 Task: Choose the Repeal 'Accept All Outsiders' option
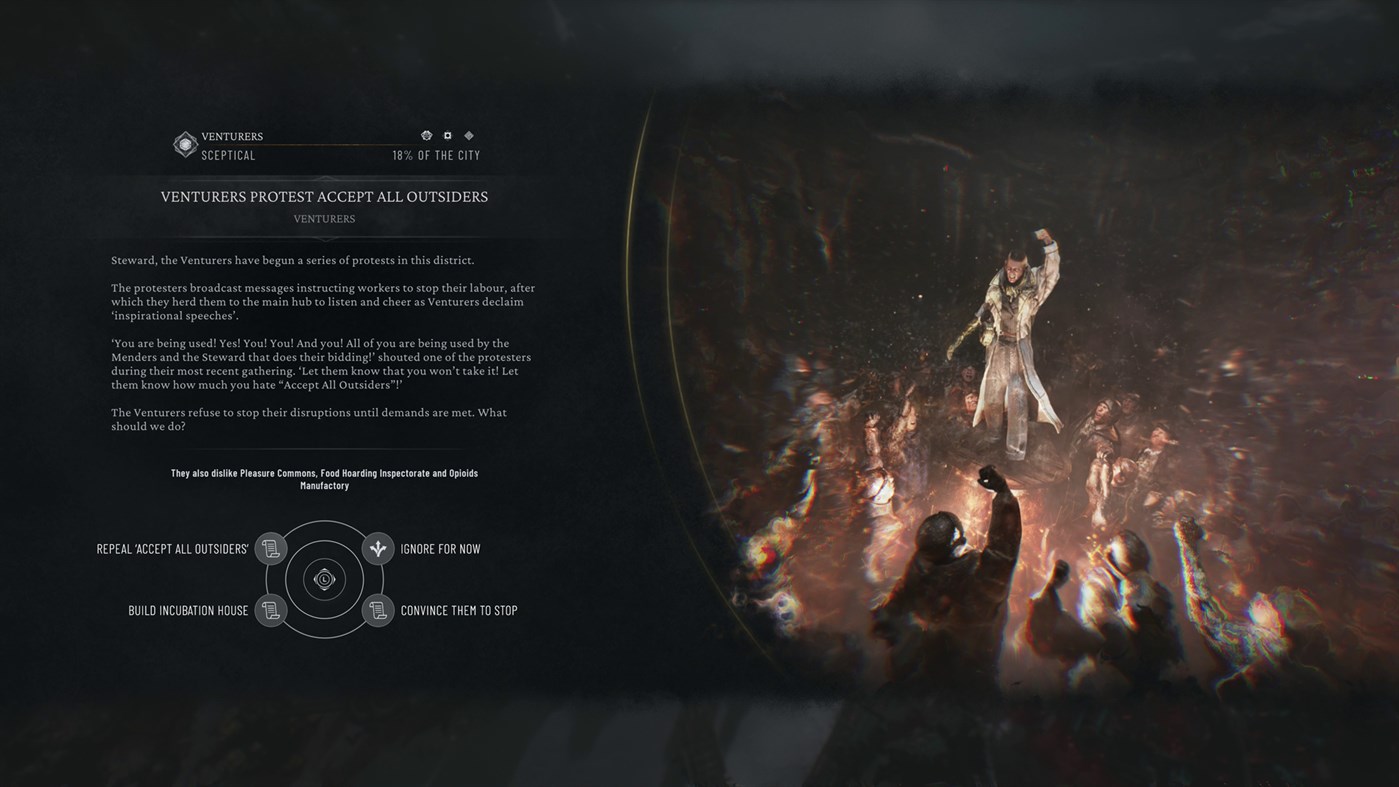171,548
